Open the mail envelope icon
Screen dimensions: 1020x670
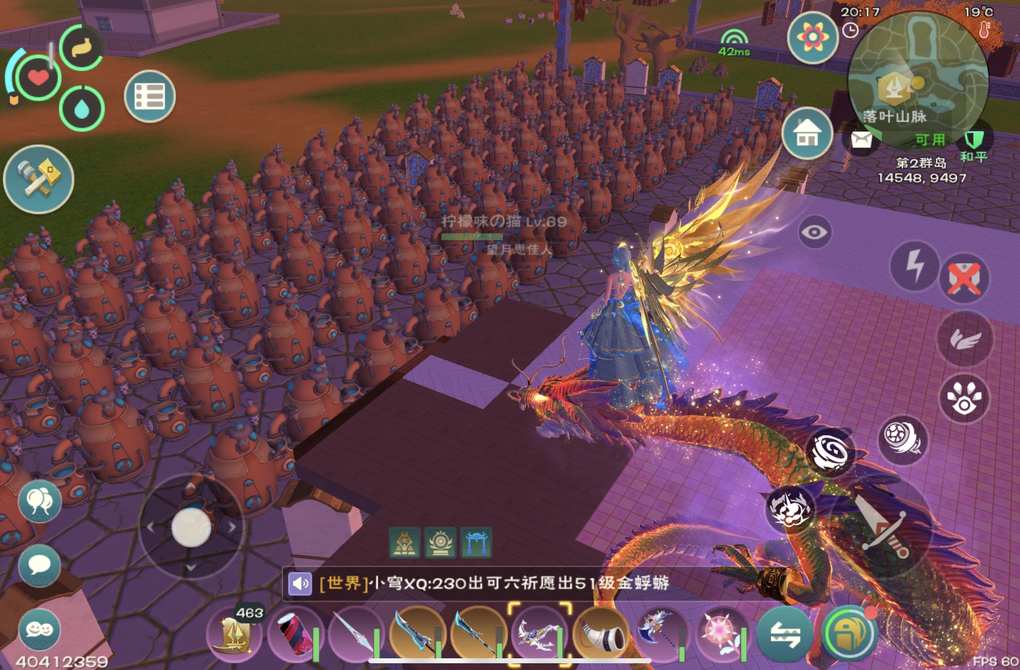point(860,140)
